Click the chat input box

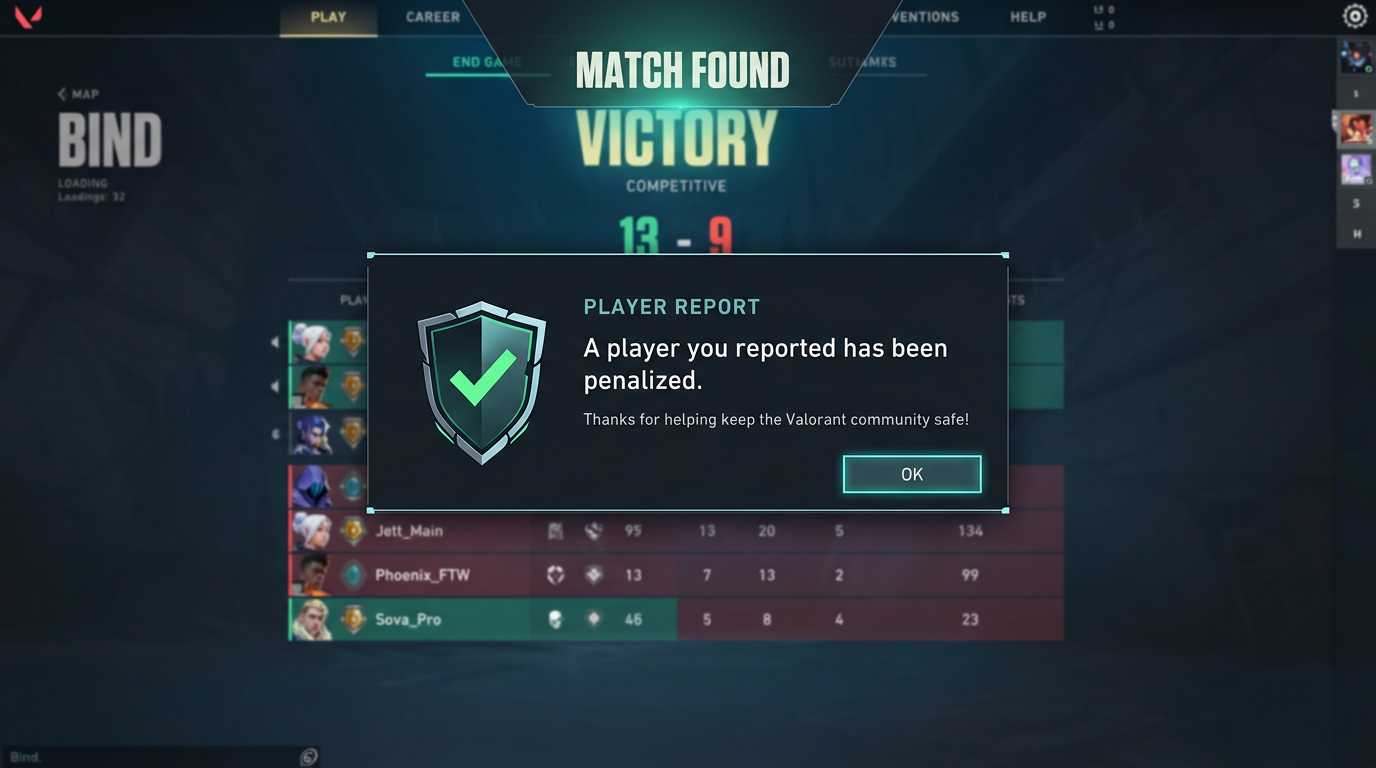(x=150, y=757)
